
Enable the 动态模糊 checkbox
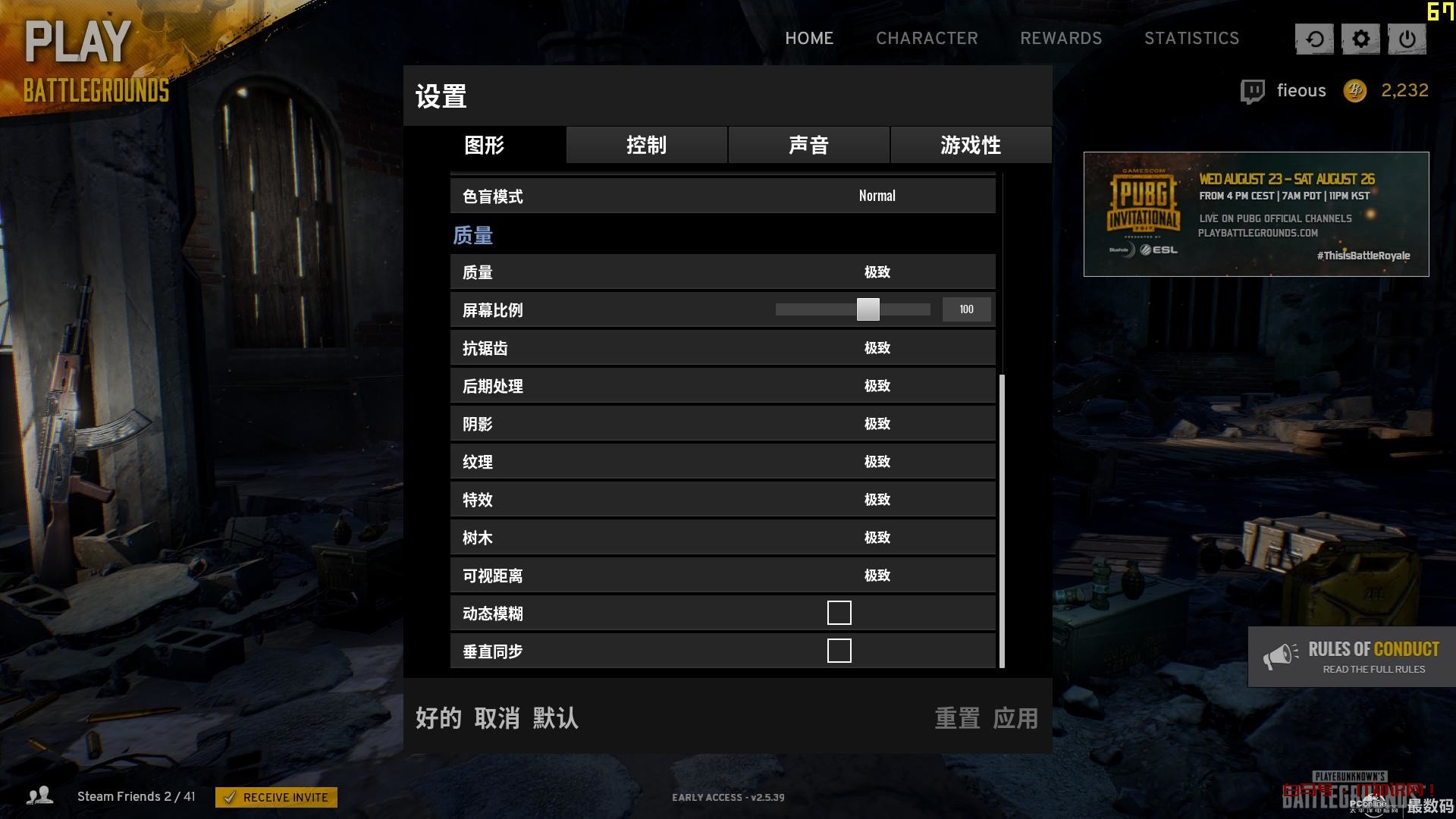(839, 612)
